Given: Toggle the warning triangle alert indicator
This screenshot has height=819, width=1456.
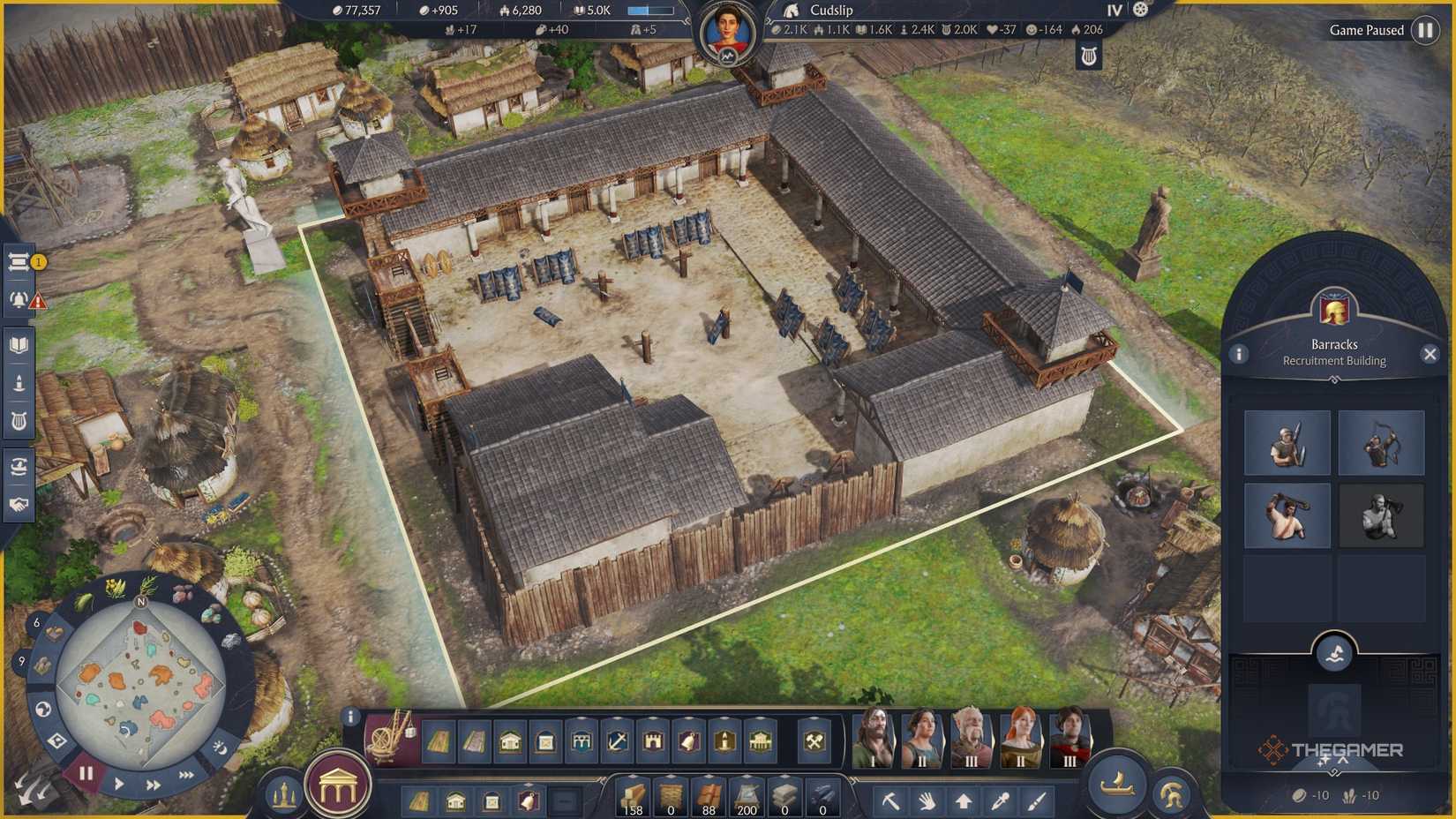Looking at the screenshot, I should click(x=38, y=302).
